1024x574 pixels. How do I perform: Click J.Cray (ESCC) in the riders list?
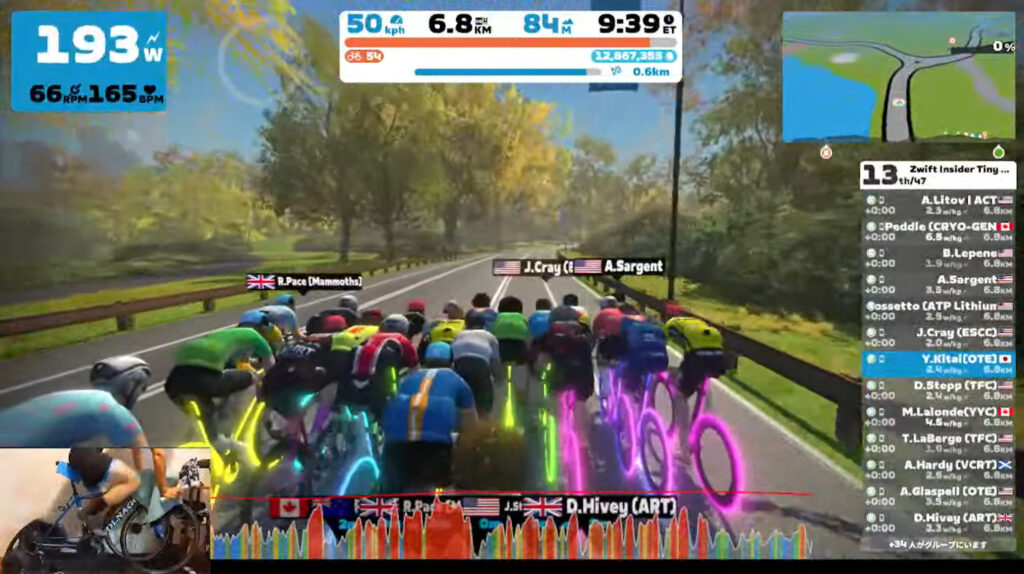coord(938,337)
